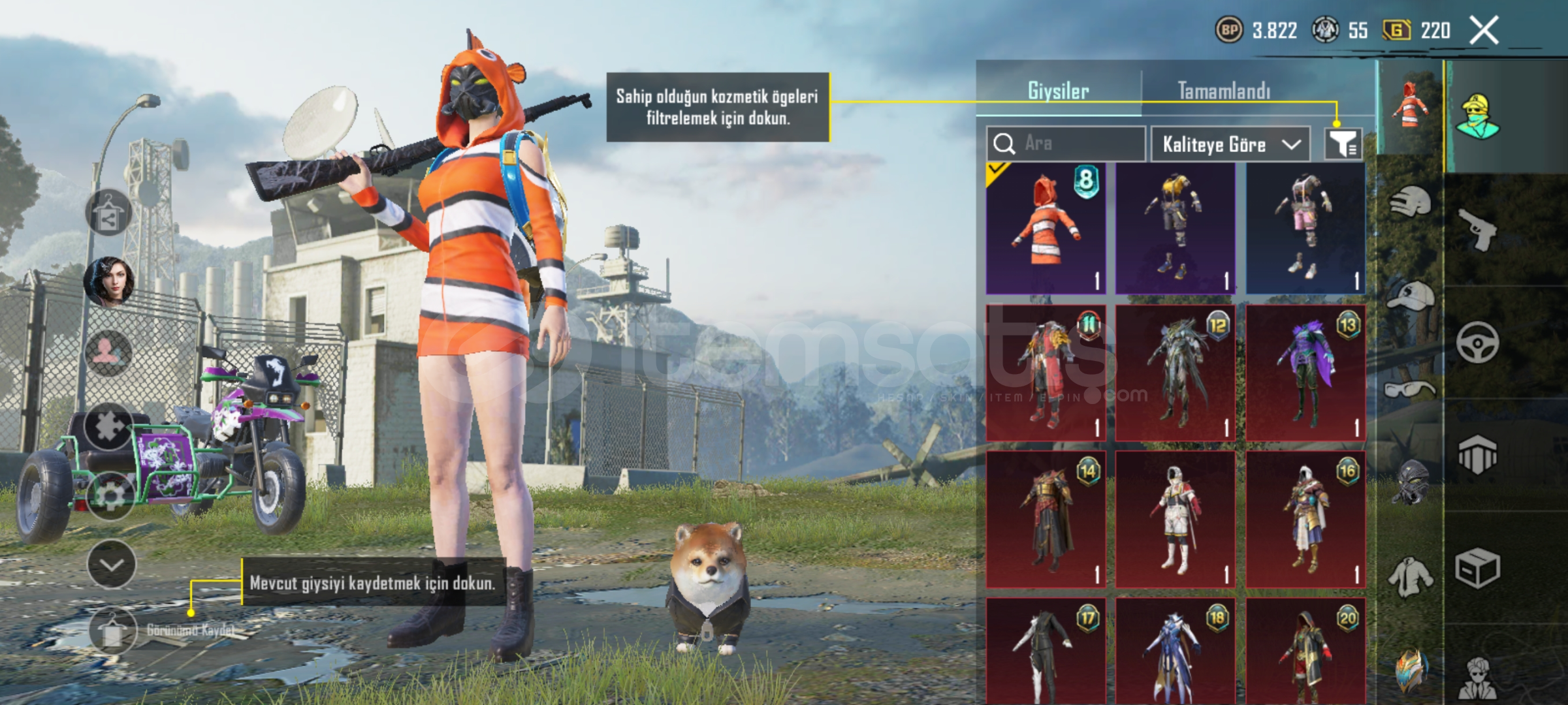Open the Kaliteye Göre sort dropdown
Image resolution: width=1568 pixels, height=705 pixels.
point(1230,144)
